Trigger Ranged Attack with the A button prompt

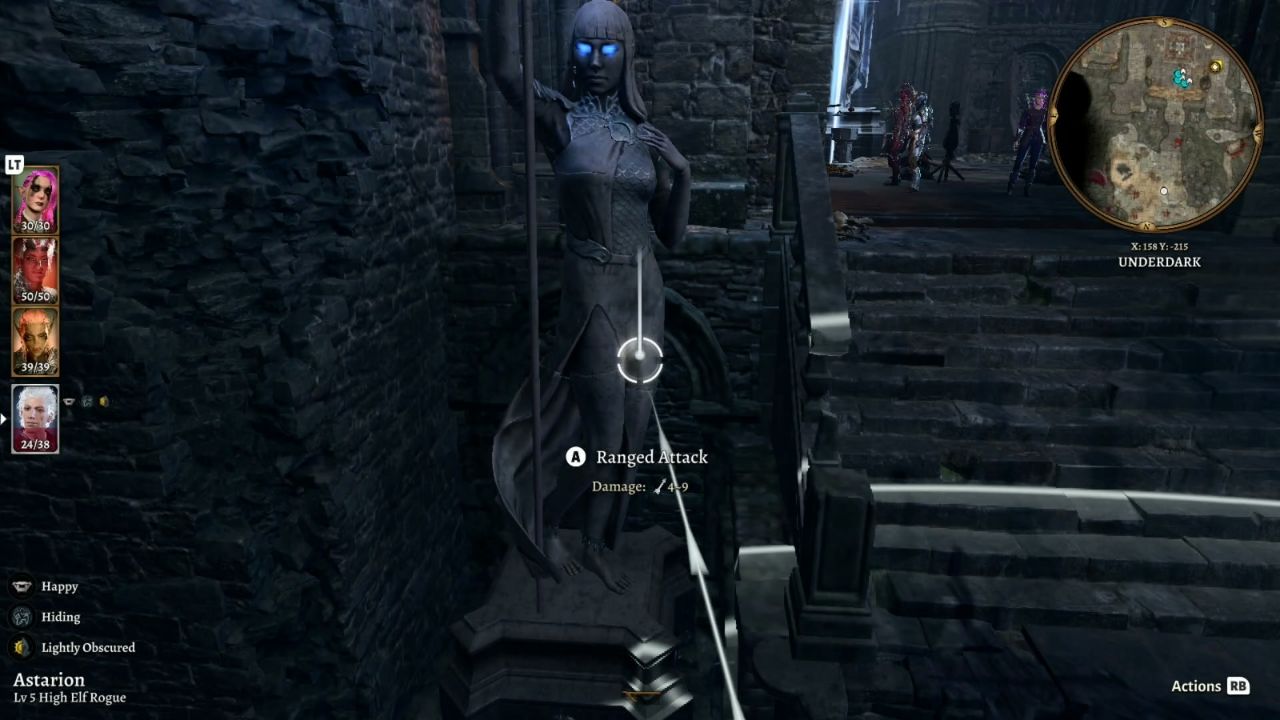(575, 457)
